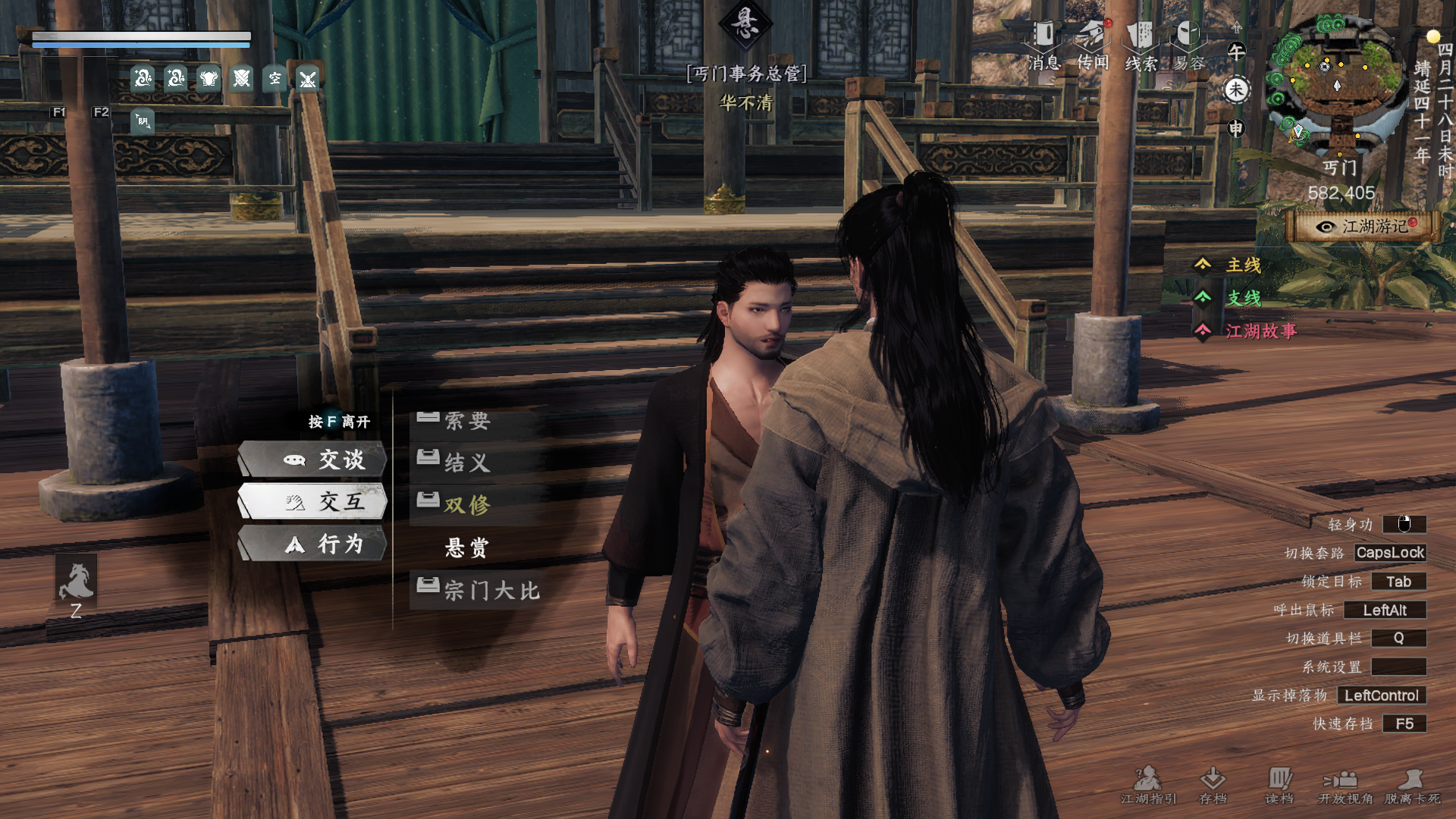Open the 江湖指引 guide
The image size is (1456, 819).
pos(1148,785)
